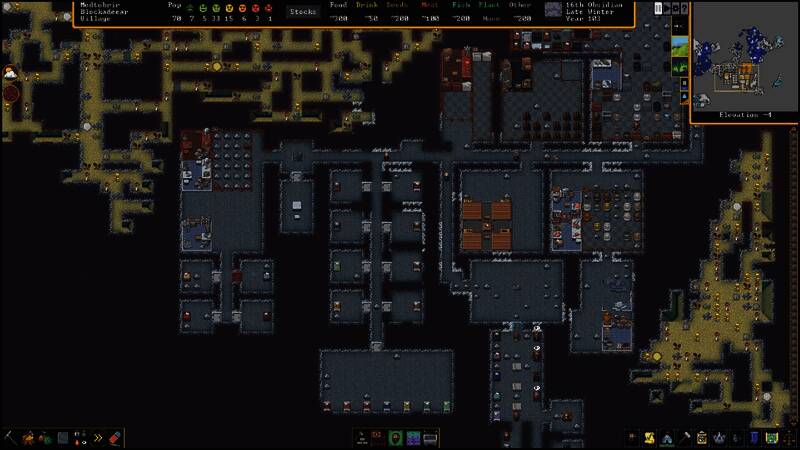Click the minimap overview
The width and height of the screenshot is (800, 450).
(743, 60)
